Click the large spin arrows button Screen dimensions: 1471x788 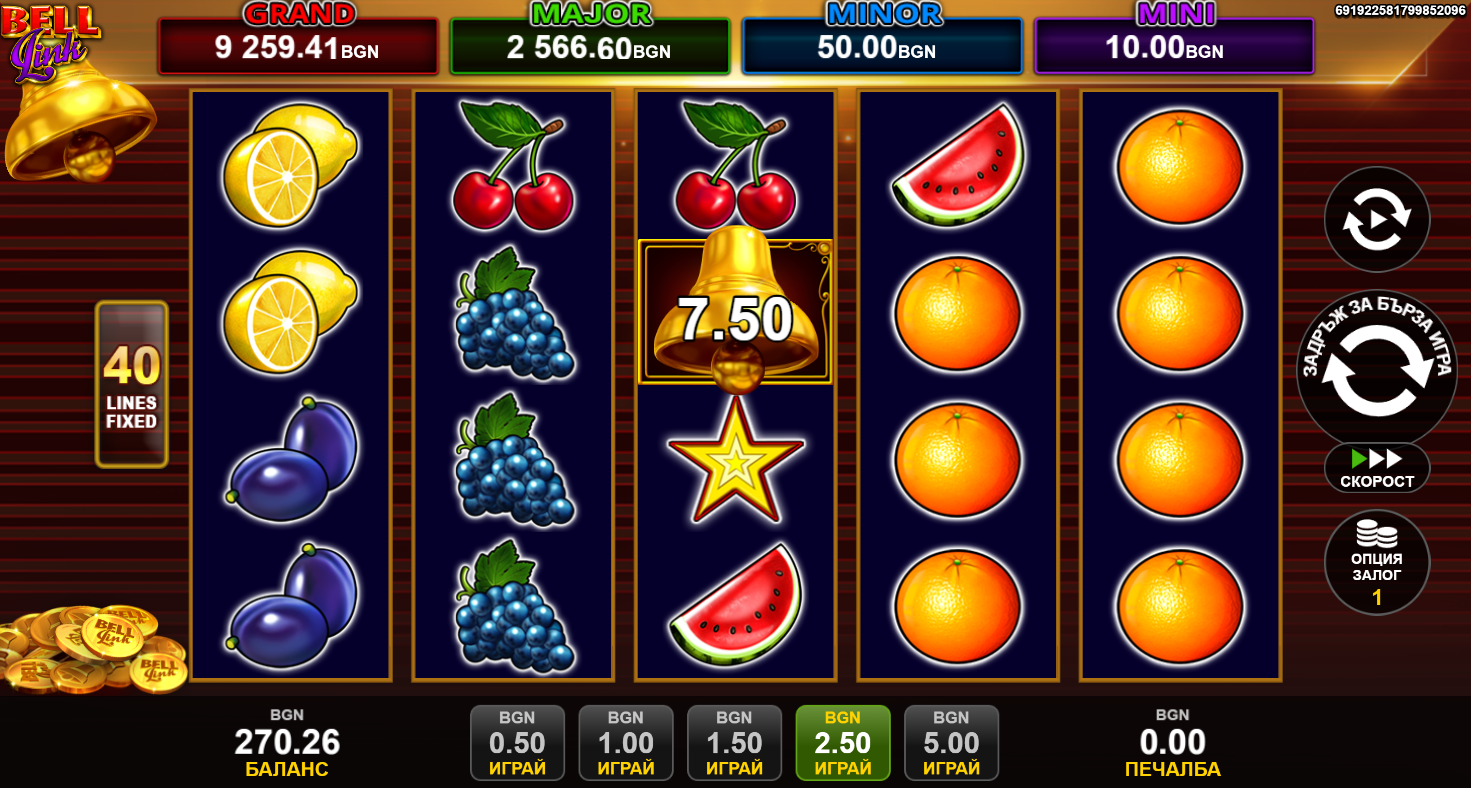click(1376, 370)
